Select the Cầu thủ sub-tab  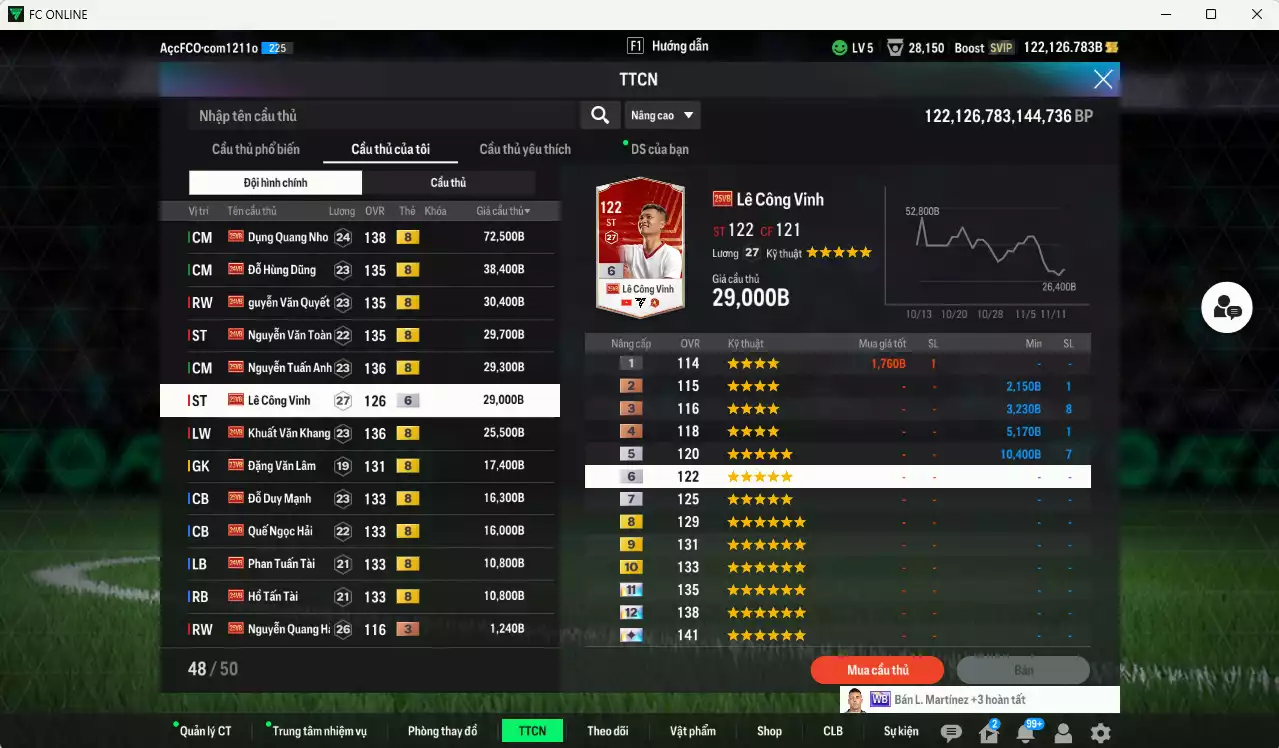pyautogui.click(x=448, y=183)
